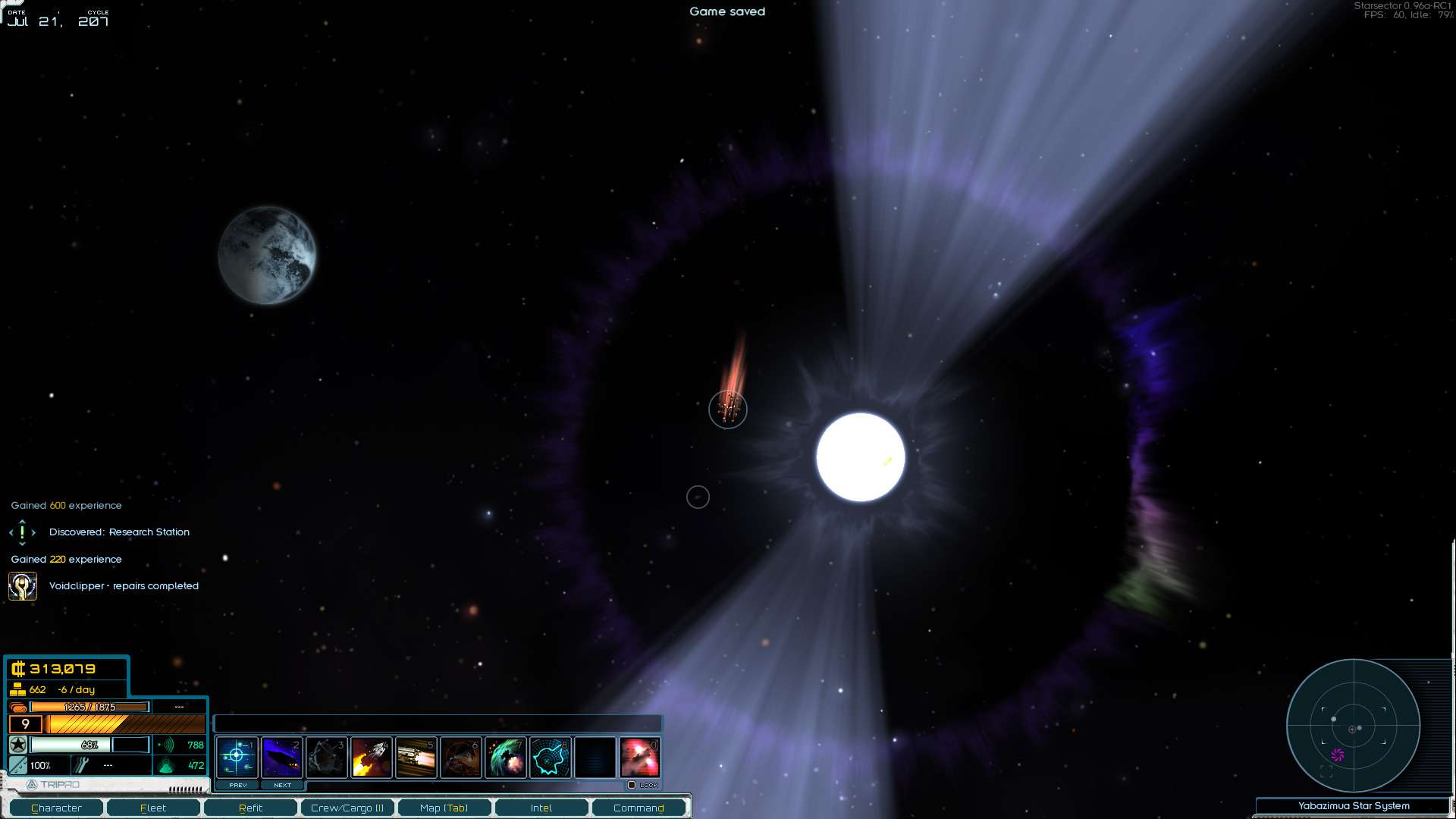
Task: Open the Character screen
Action: 56,808
